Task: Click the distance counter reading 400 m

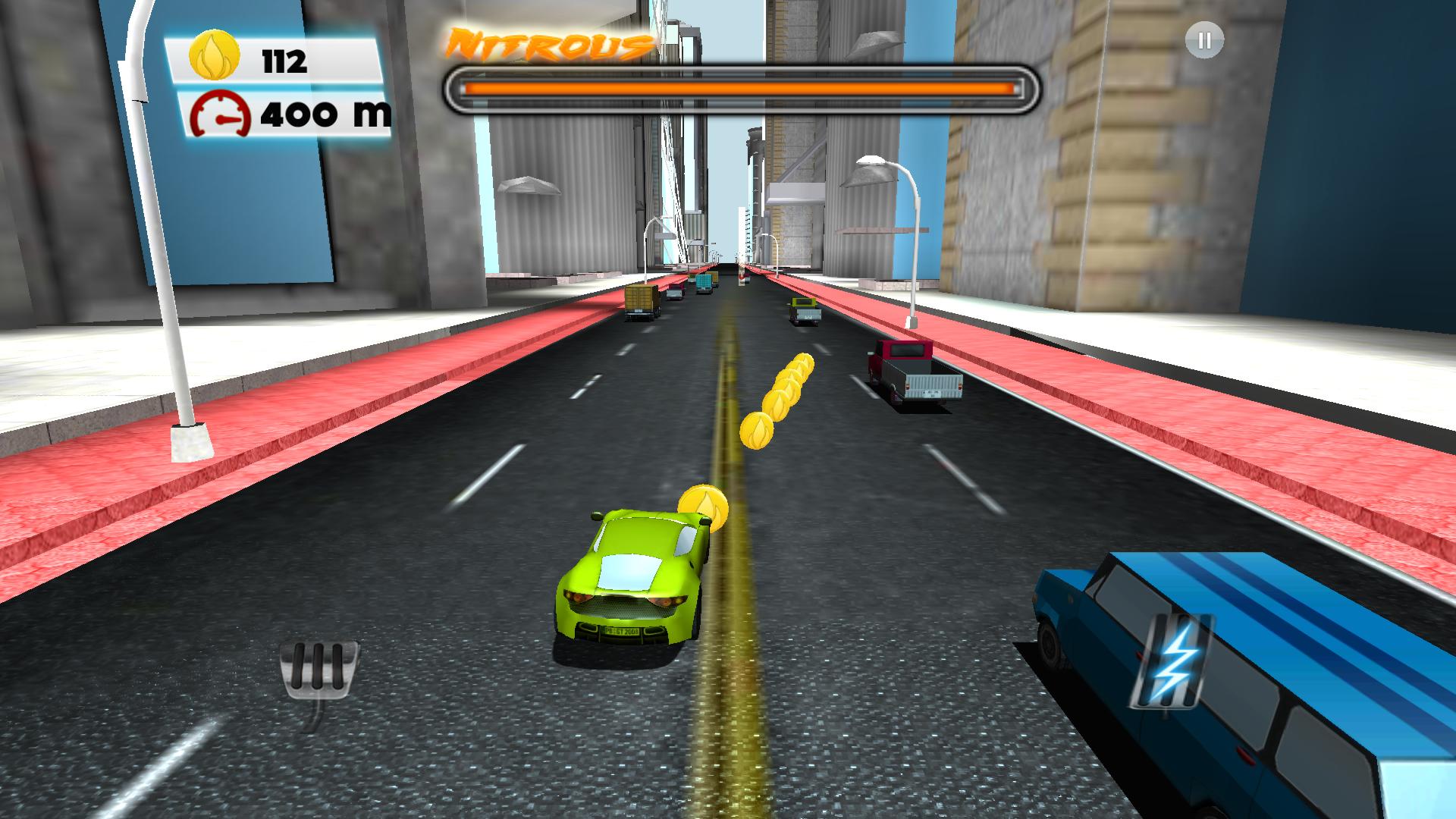Action: [326, 114]
